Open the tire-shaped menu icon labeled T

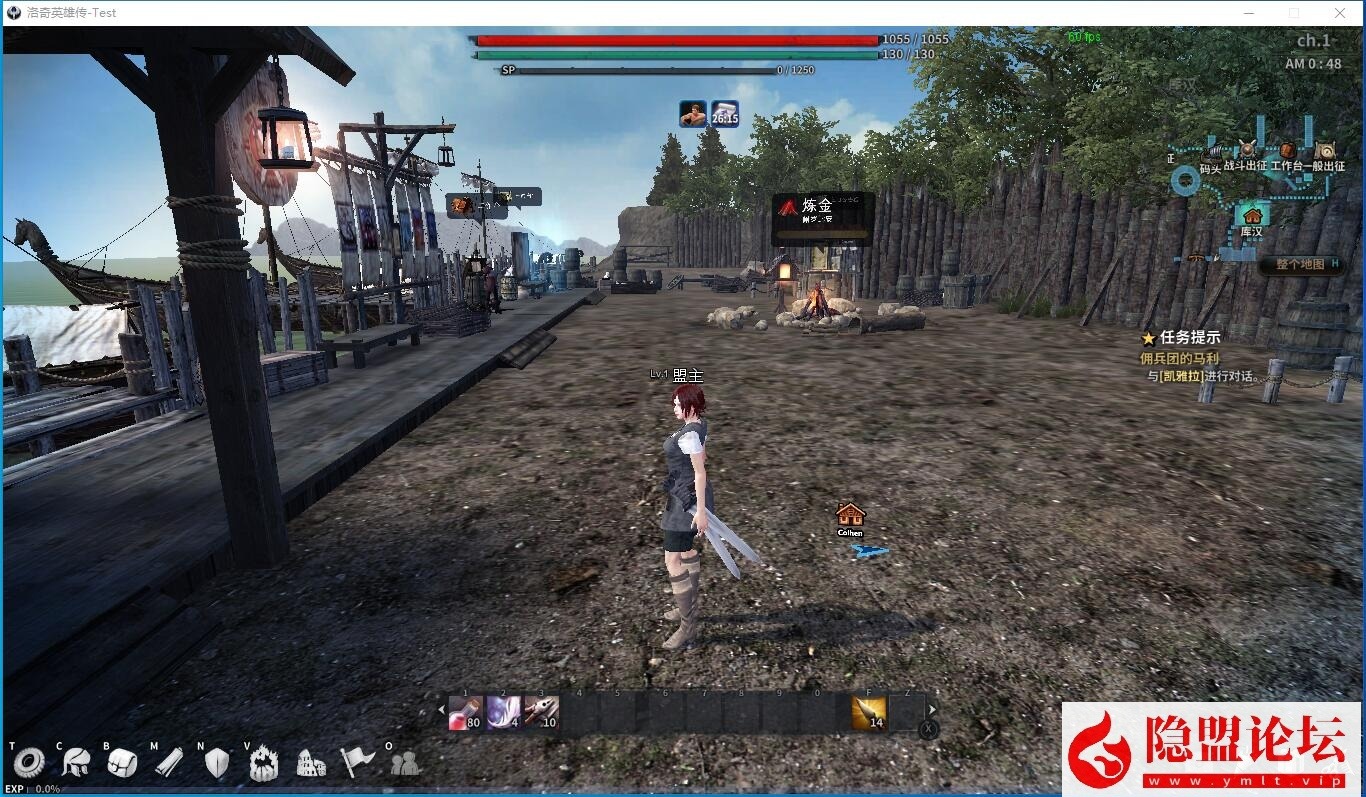[x=28, y=763]
